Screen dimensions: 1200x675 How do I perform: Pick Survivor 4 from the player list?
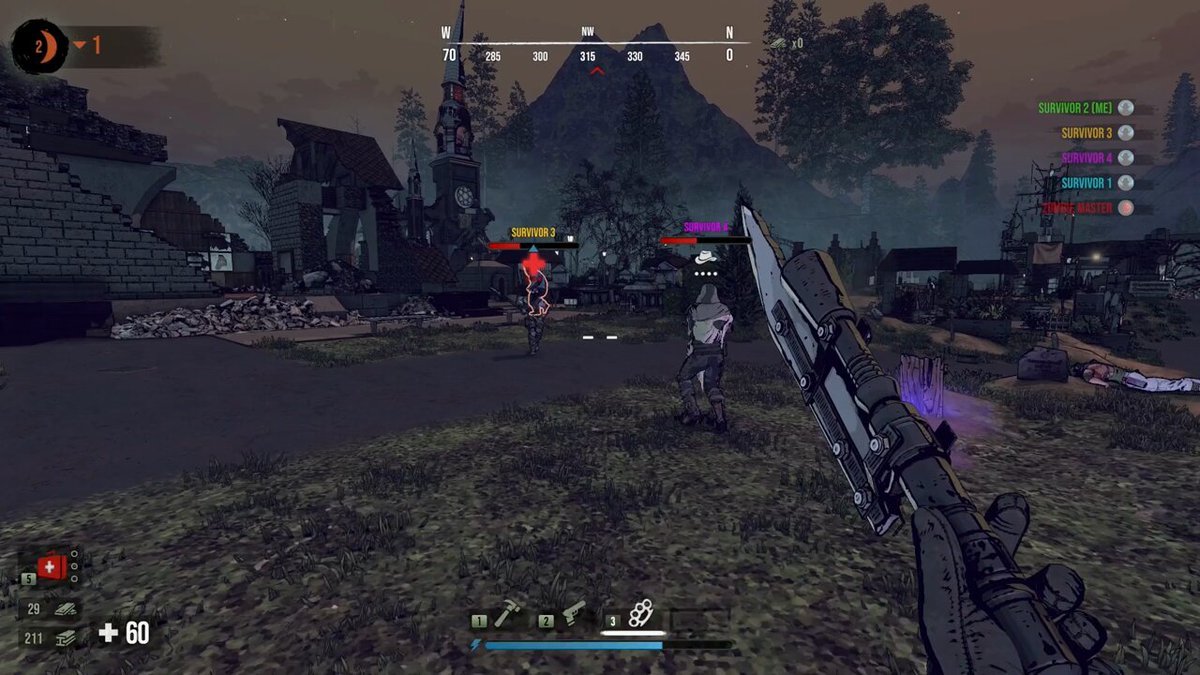(1088, 158)
